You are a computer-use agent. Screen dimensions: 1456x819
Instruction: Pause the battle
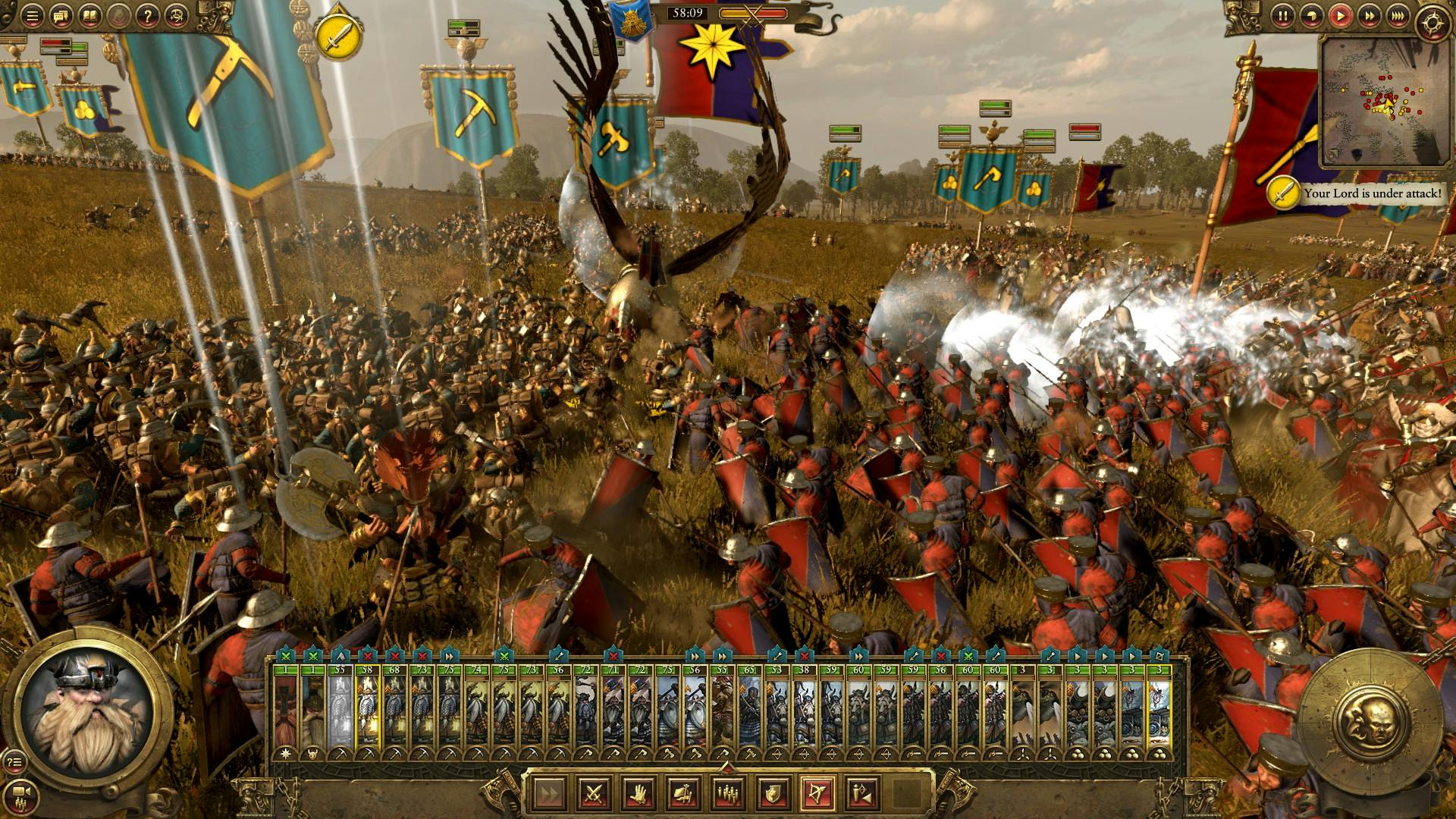point(1283,15)
